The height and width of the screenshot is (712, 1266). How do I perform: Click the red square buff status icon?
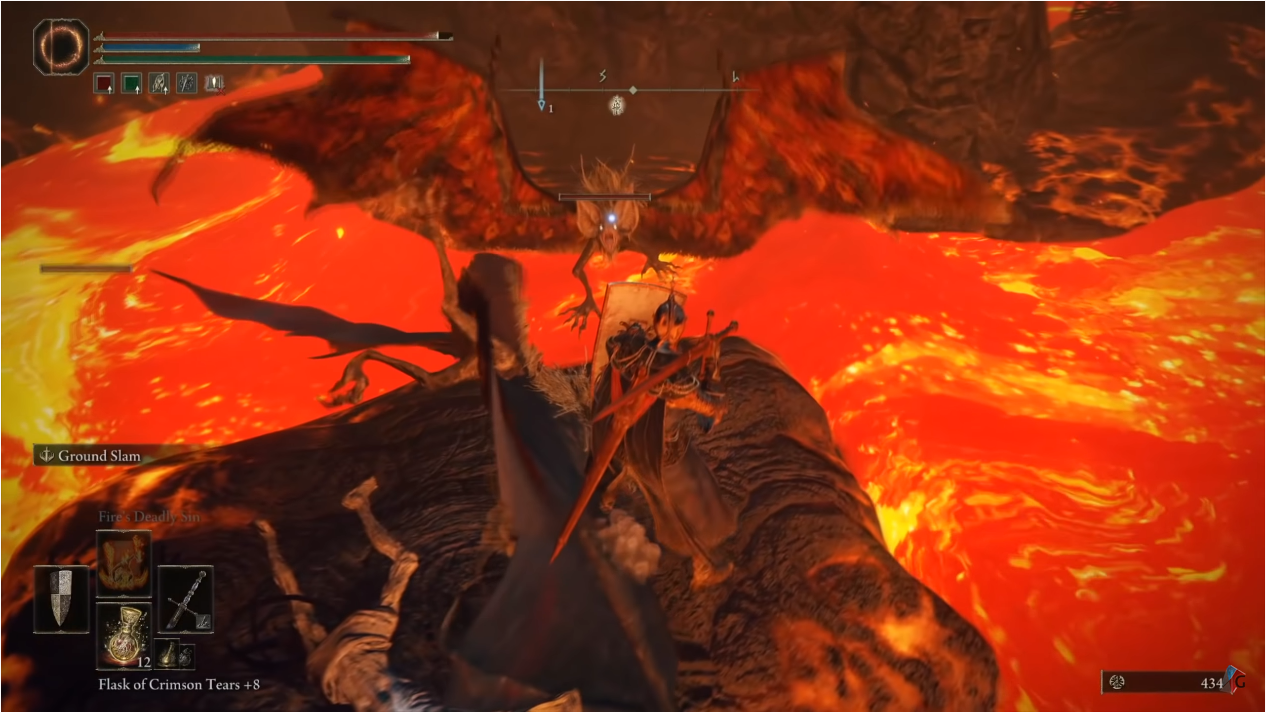point(103,84)
